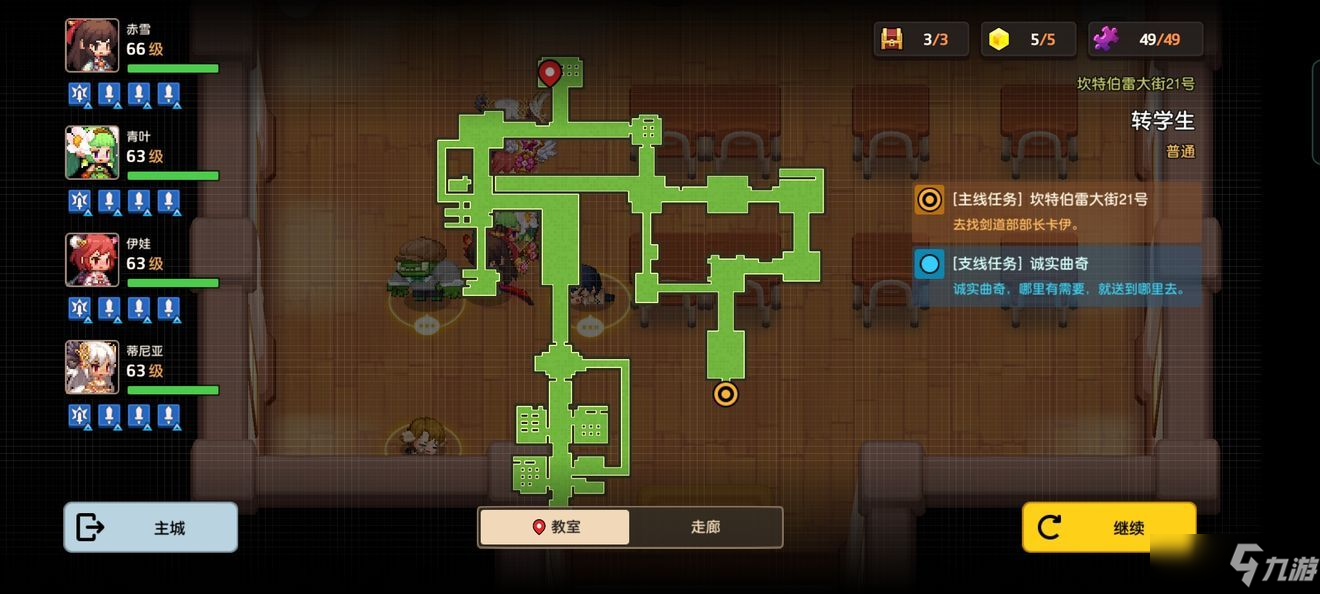
Task: Select 青叶's character portrait
Action: click(92, 153)
